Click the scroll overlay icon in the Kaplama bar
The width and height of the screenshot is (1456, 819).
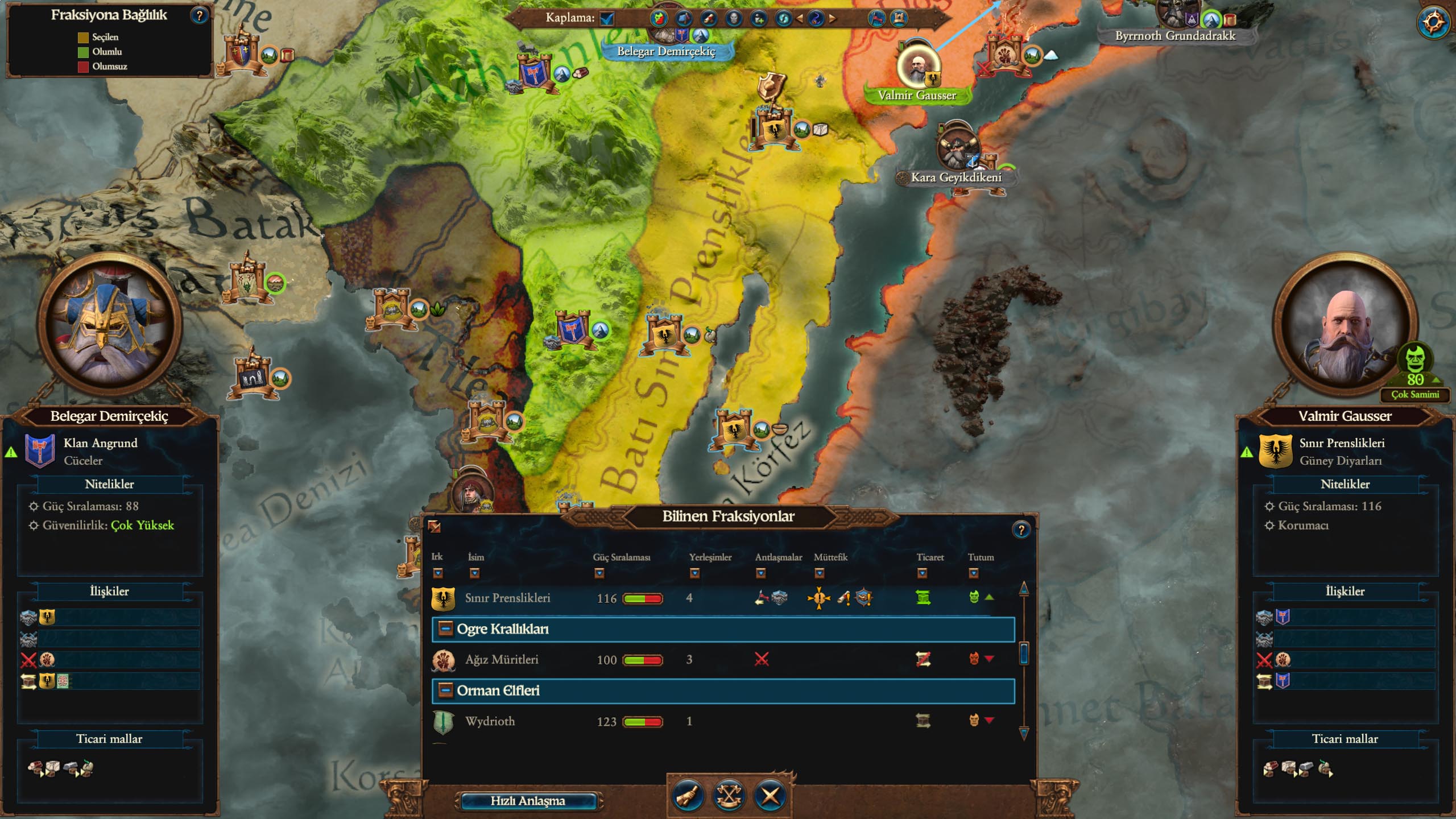point(709,18)
